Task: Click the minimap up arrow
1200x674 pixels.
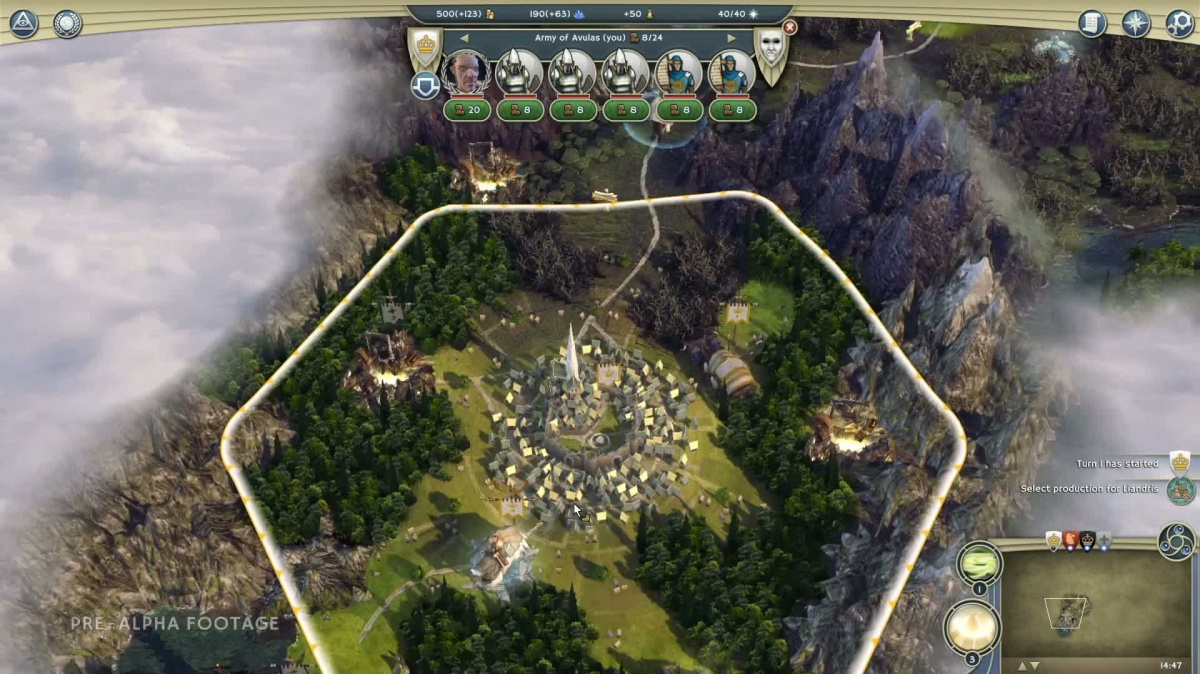Action: 1022,665
